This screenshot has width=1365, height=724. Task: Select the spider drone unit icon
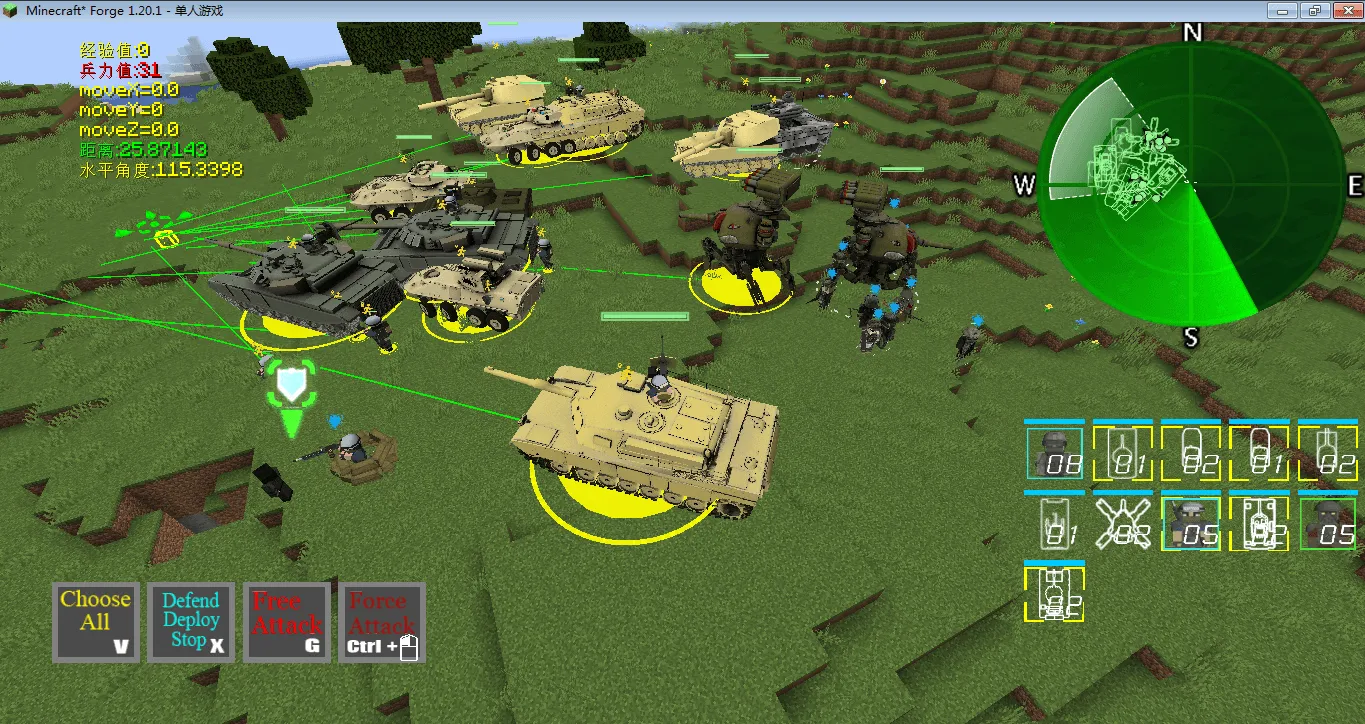(x=1122, y=522)
